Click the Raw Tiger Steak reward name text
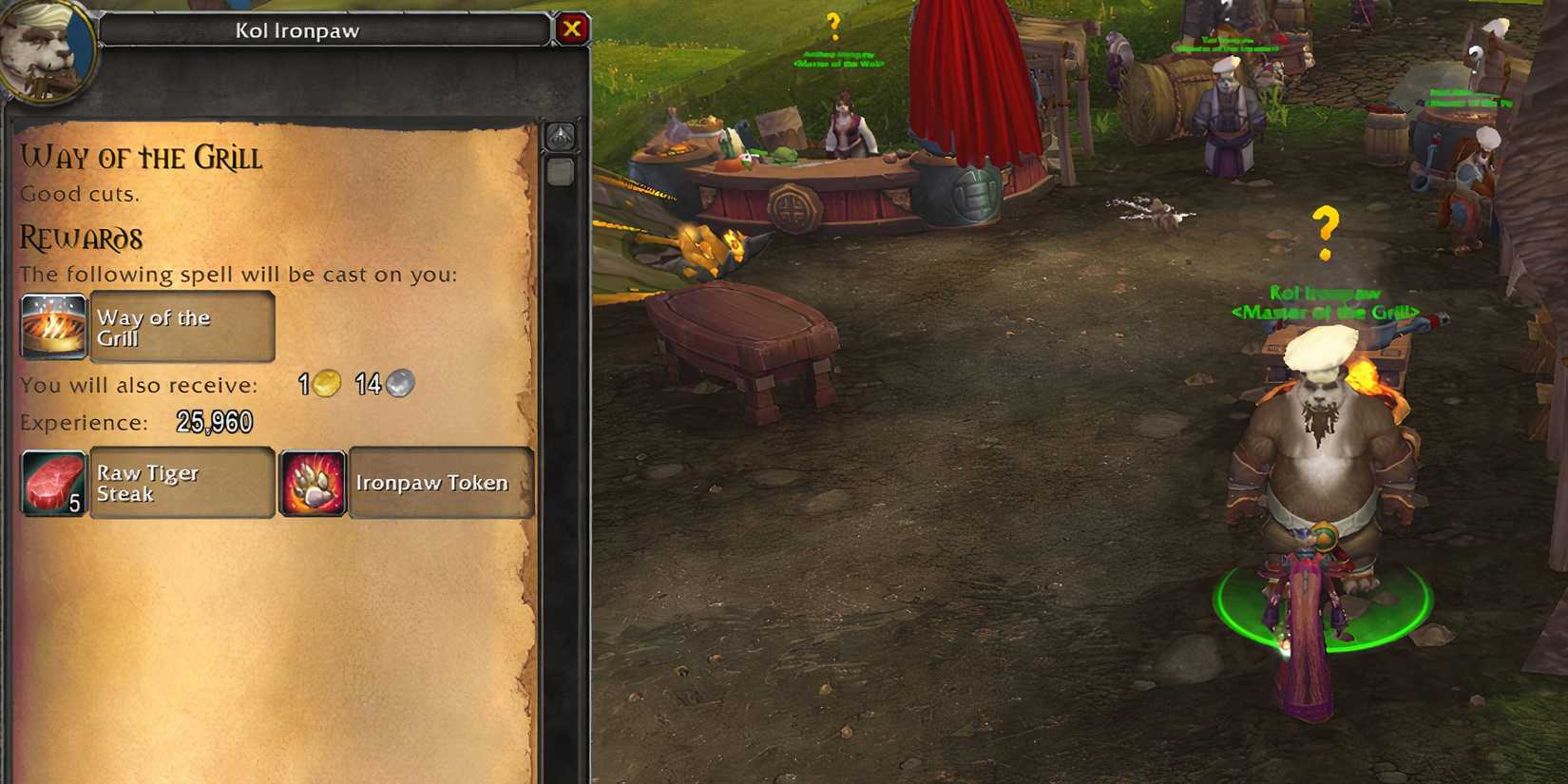This screenshot has width=1568, height=784. [x=148, y=483]
